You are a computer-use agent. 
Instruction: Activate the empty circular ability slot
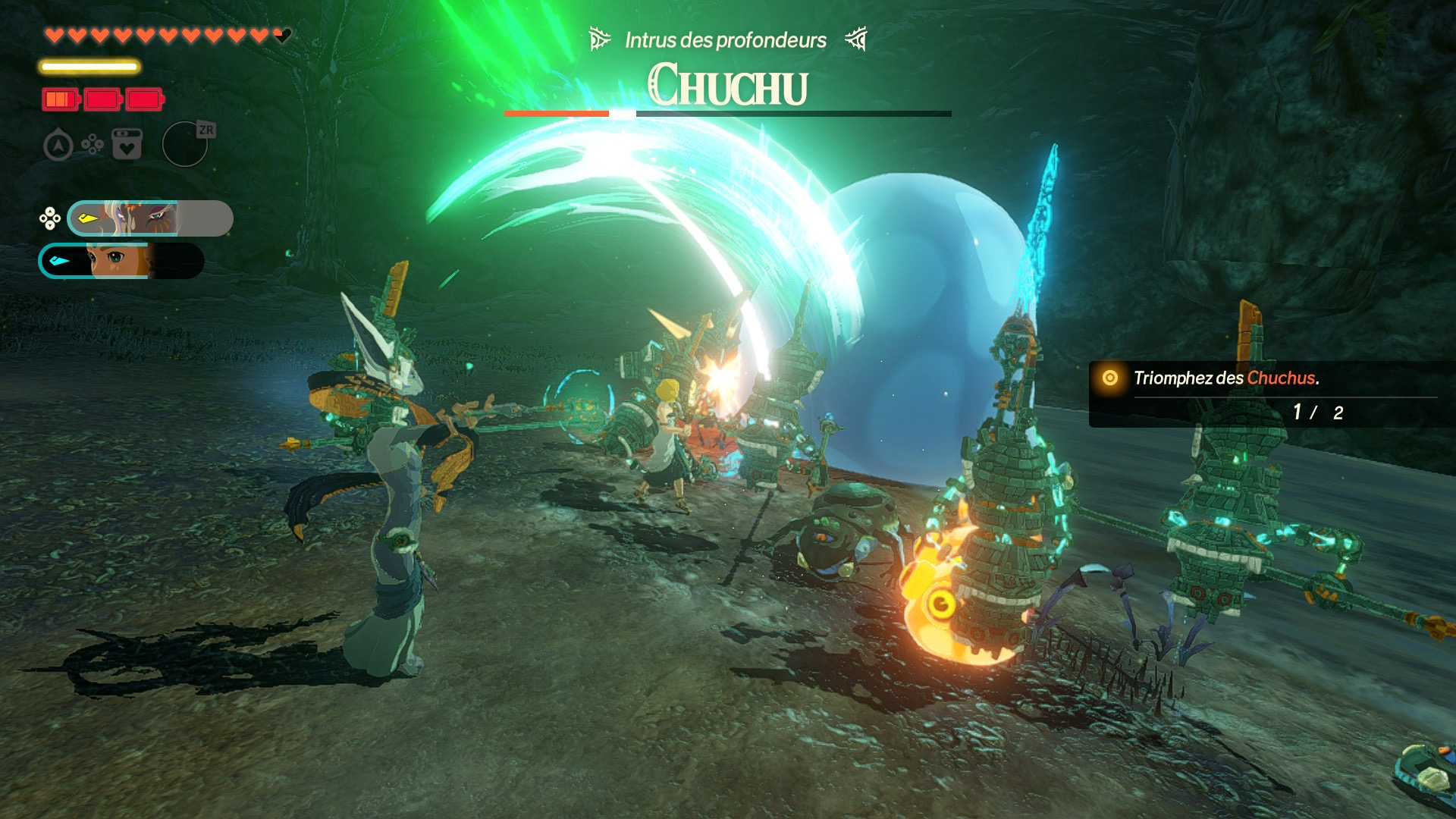184,144
